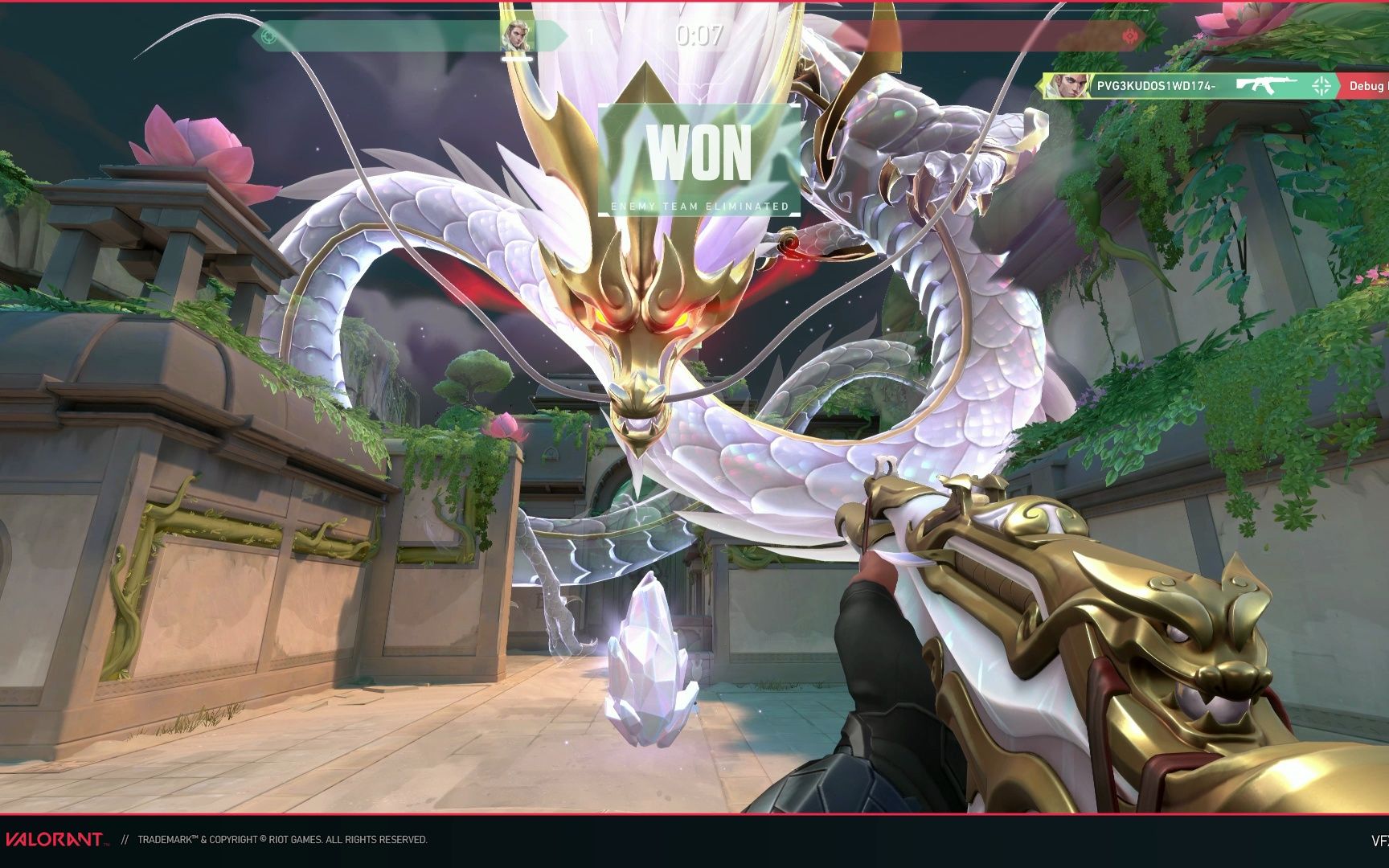Click the green team emblem on the top bar

(269, 36)
